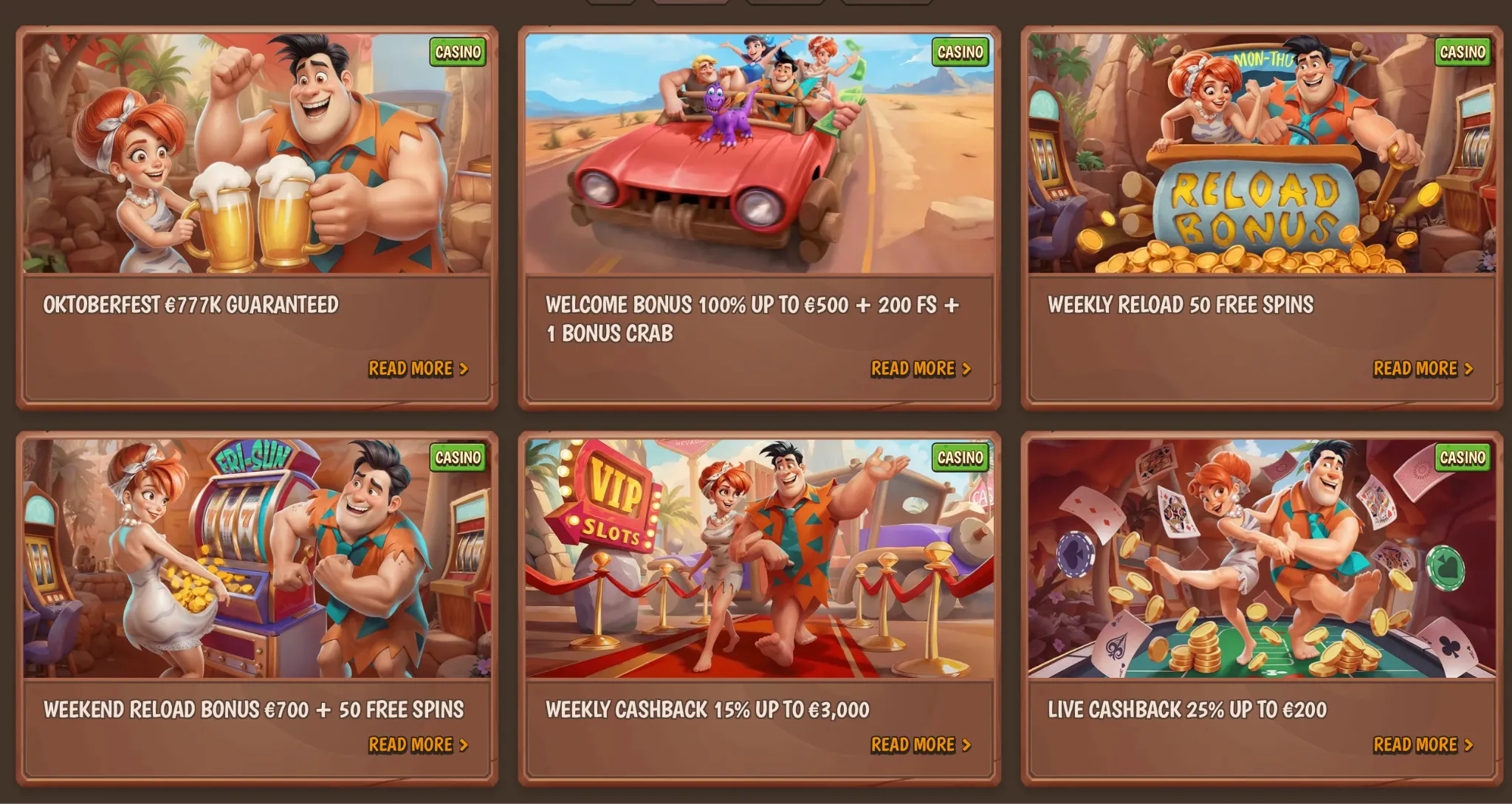The height and width of the screenshot is (804, 1512).
Task: Click the CASINO badge on Weekend Reload card
Action: pyautogui.click(x=457, y=458)
